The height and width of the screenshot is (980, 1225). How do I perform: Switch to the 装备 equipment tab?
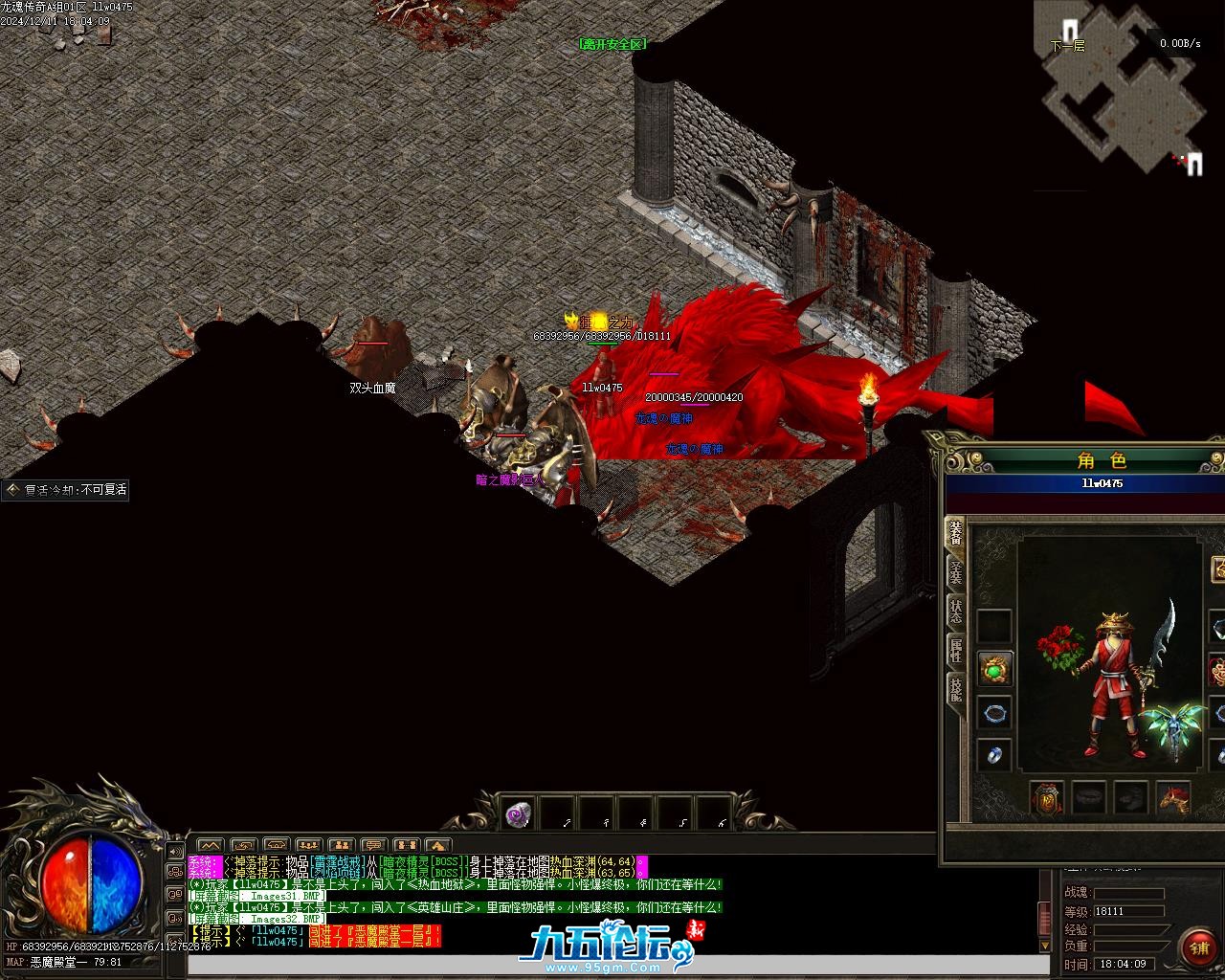[955, 533]
